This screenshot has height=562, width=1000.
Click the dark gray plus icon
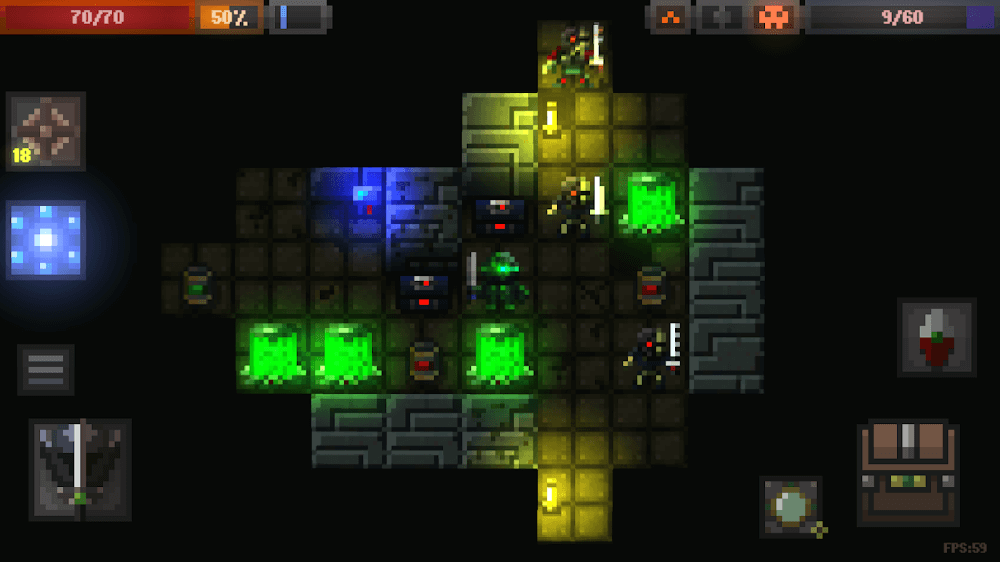coord(722,17)
